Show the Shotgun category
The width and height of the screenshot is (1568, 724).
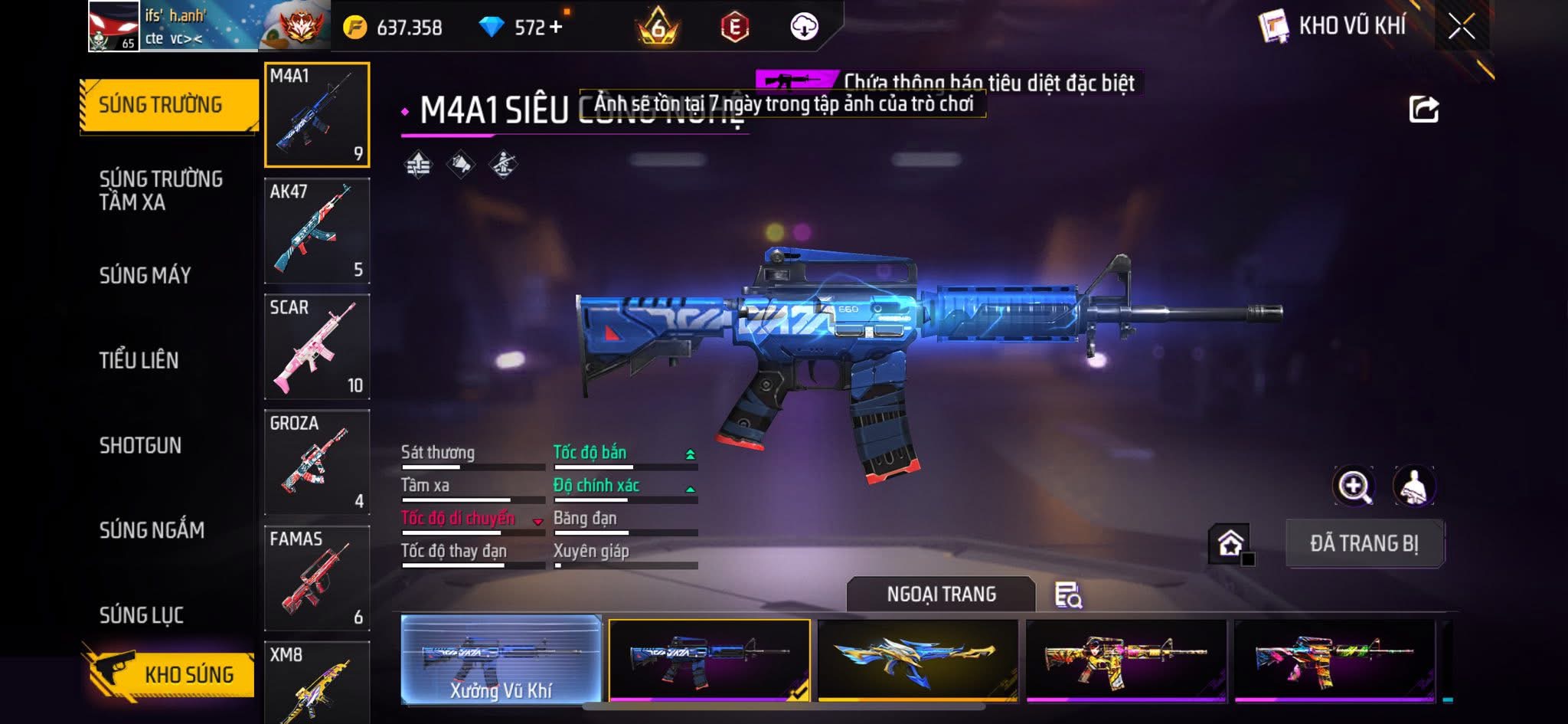[x=140, y=445]
